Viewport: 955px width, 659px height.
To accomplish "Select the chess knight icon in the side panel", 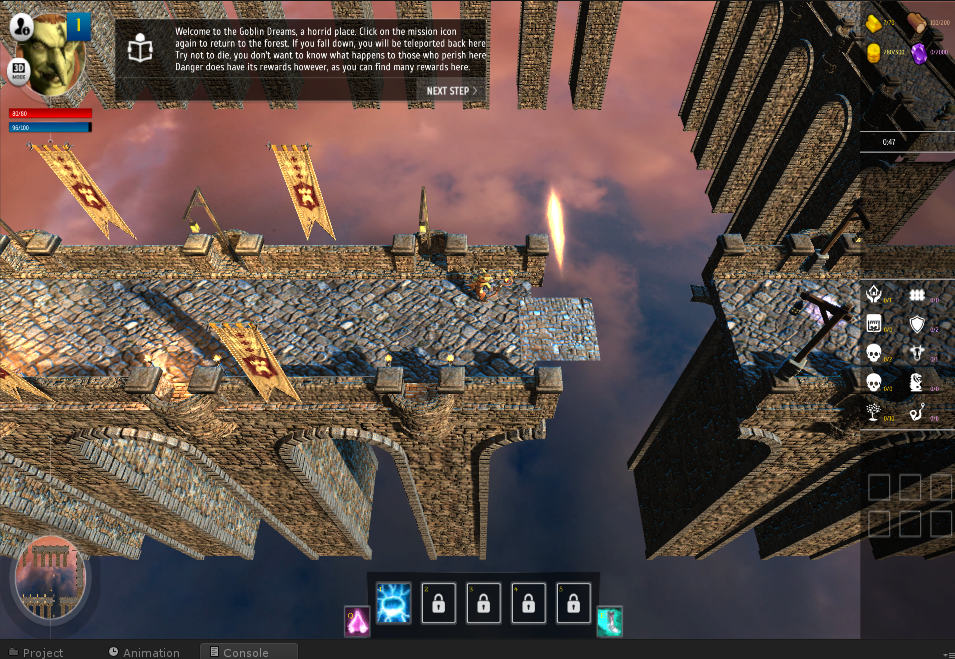I will tap(916, 383).
